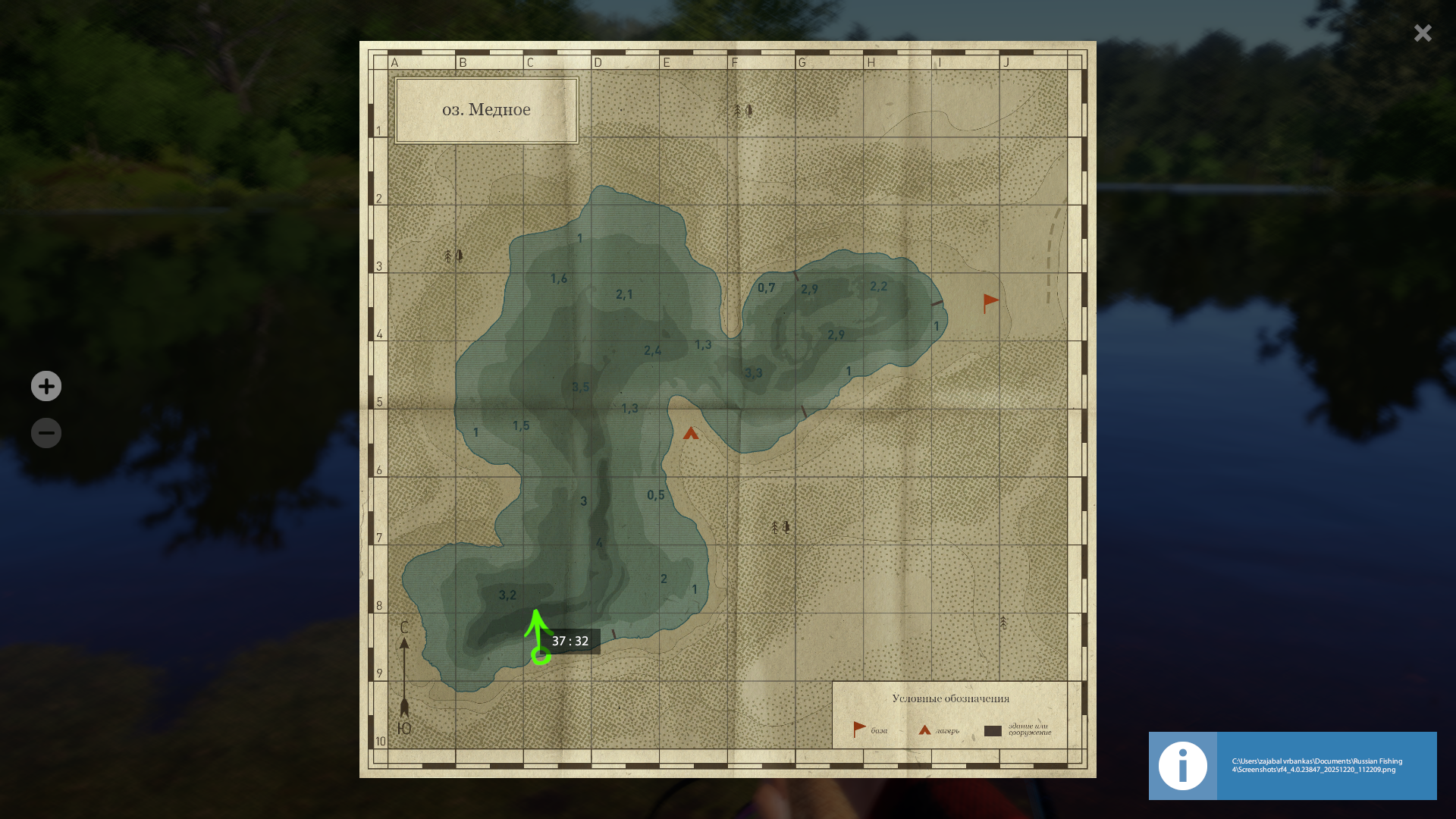Close the map with the X button

pyautogui.click(x=1423, y=33)
